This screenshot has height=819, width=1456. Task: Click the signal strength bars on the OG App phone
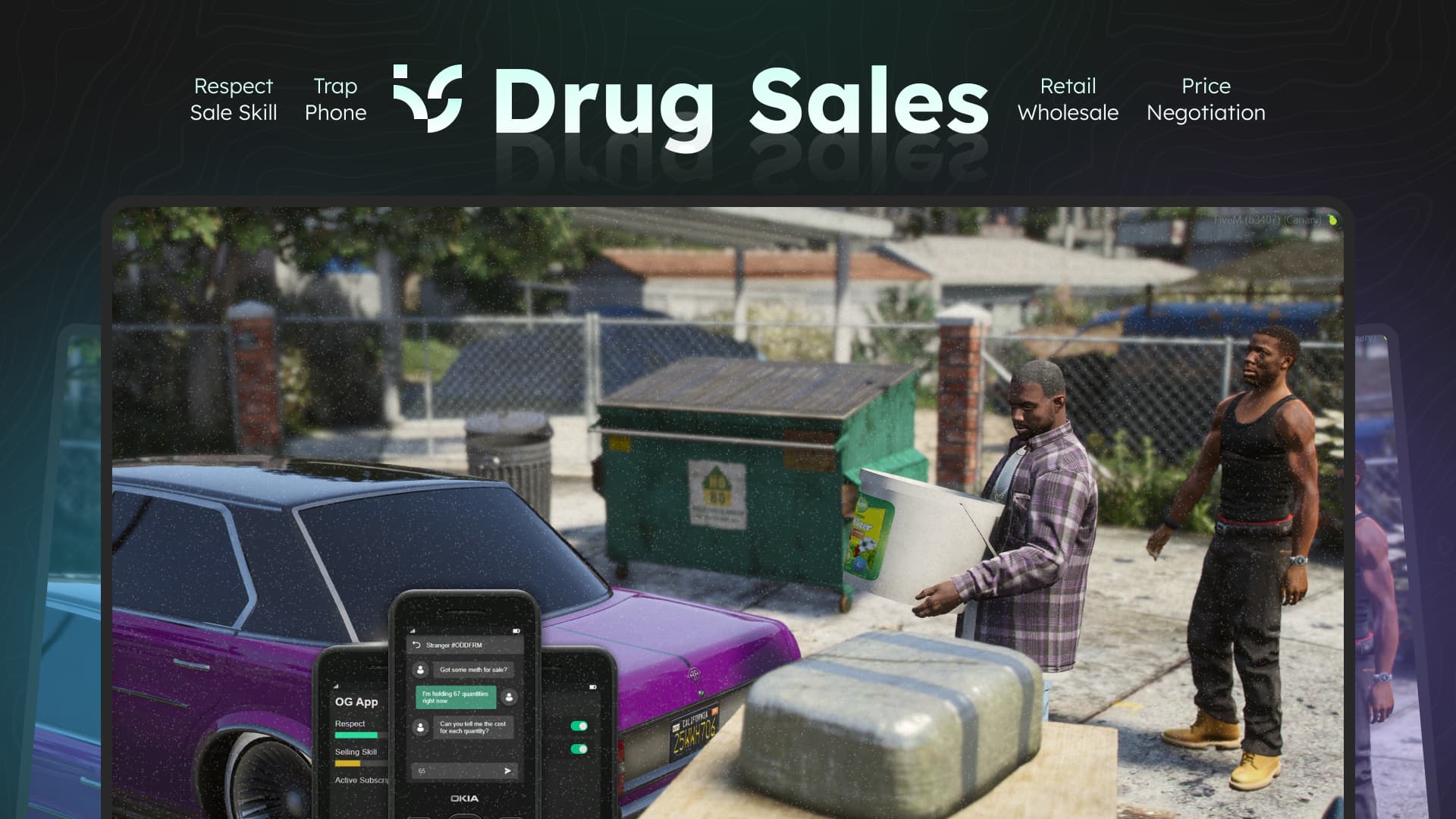pos(336,686)
